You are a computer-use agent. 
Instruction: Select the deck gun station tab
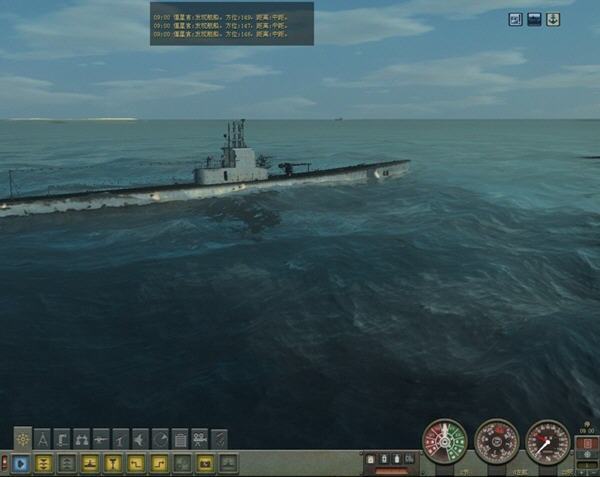(101, 439)
